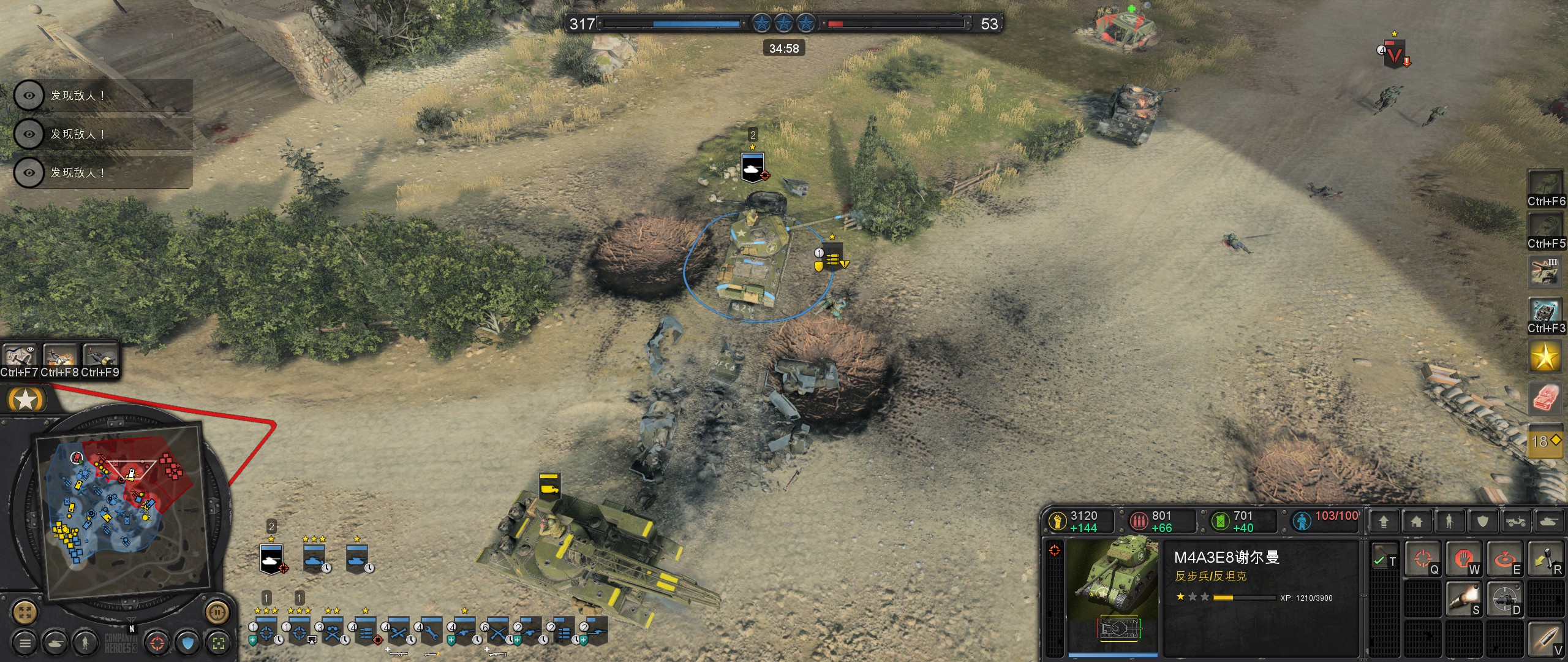Click the blue shield button below the minimap
Screen dimensions: 1568x662
click(188, 643)
